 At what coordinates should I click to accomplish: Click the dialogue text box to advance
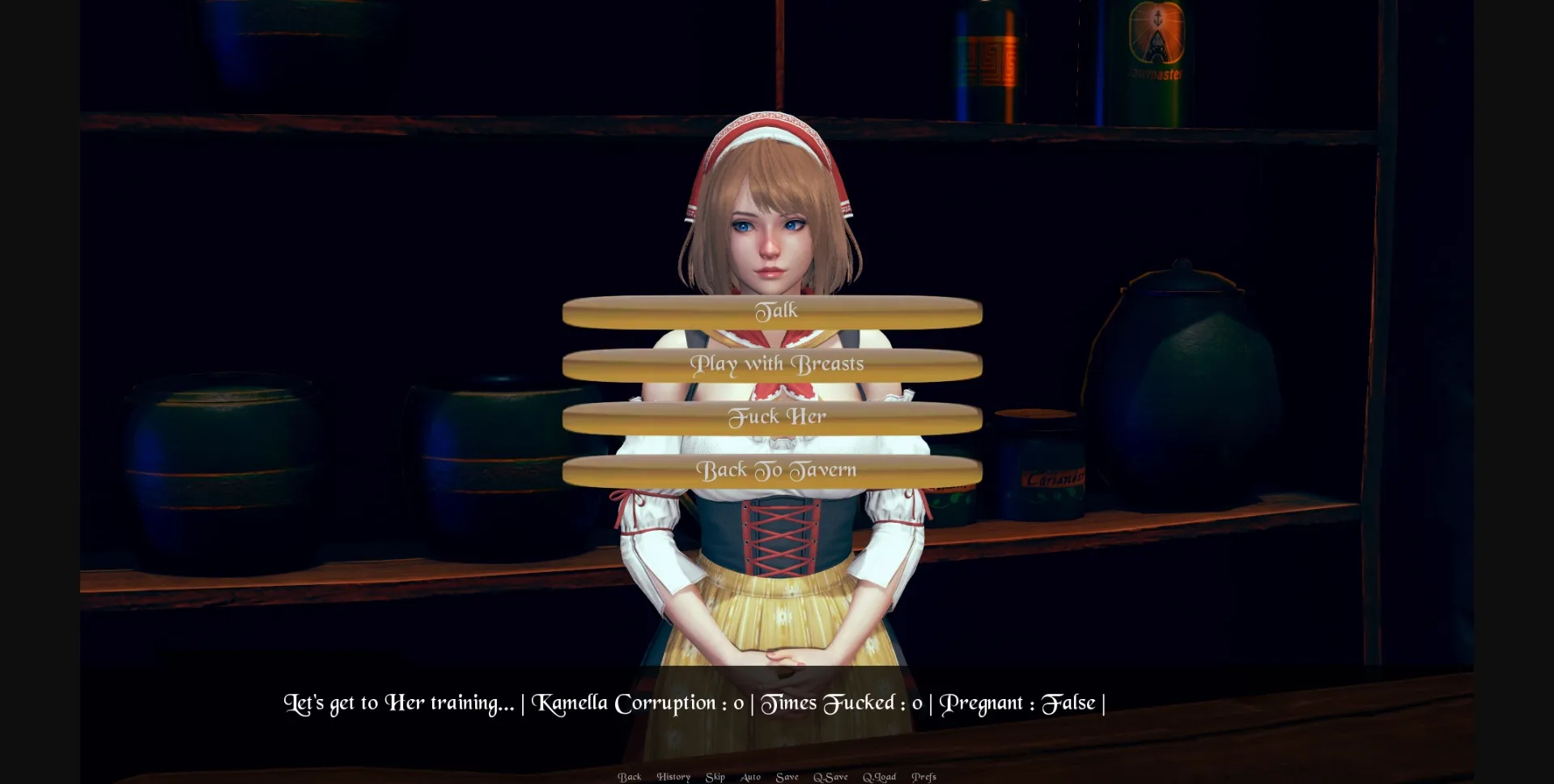point(777,702)
